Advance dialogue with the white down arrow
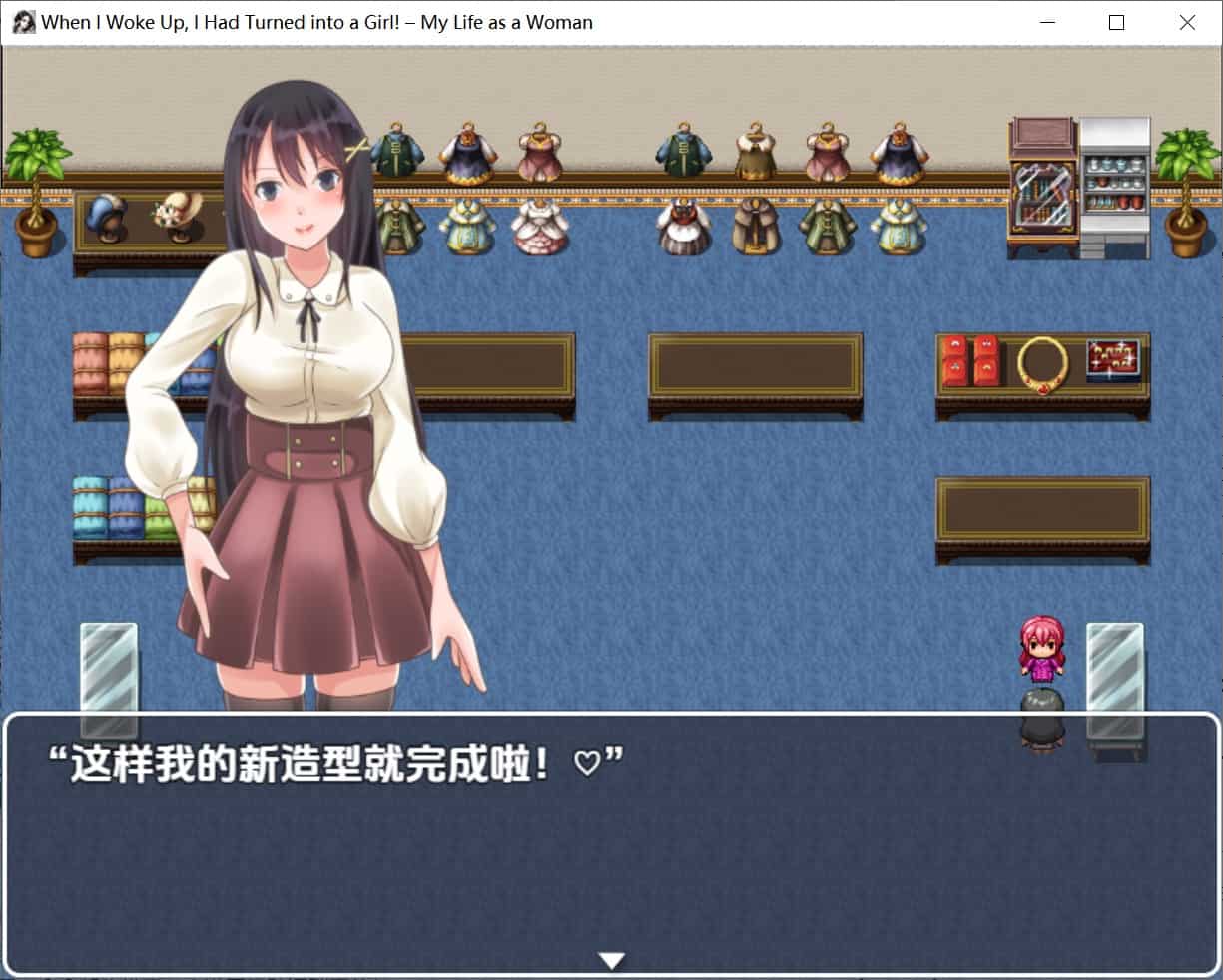The width and height of the screenshot is (1223, 980). 611,960
